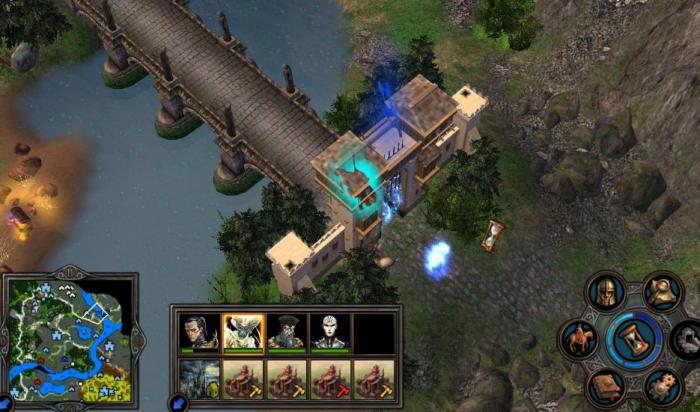This screenshot has height=412, width=700.
Task: Select the bearded hero with hat portrait
Action: 286,333
